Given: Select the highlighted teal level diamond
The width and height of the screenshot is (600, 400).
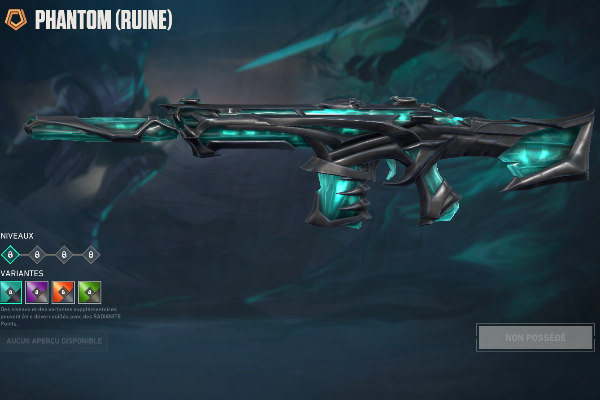Looking at the screenshot, I should point(11,254).
